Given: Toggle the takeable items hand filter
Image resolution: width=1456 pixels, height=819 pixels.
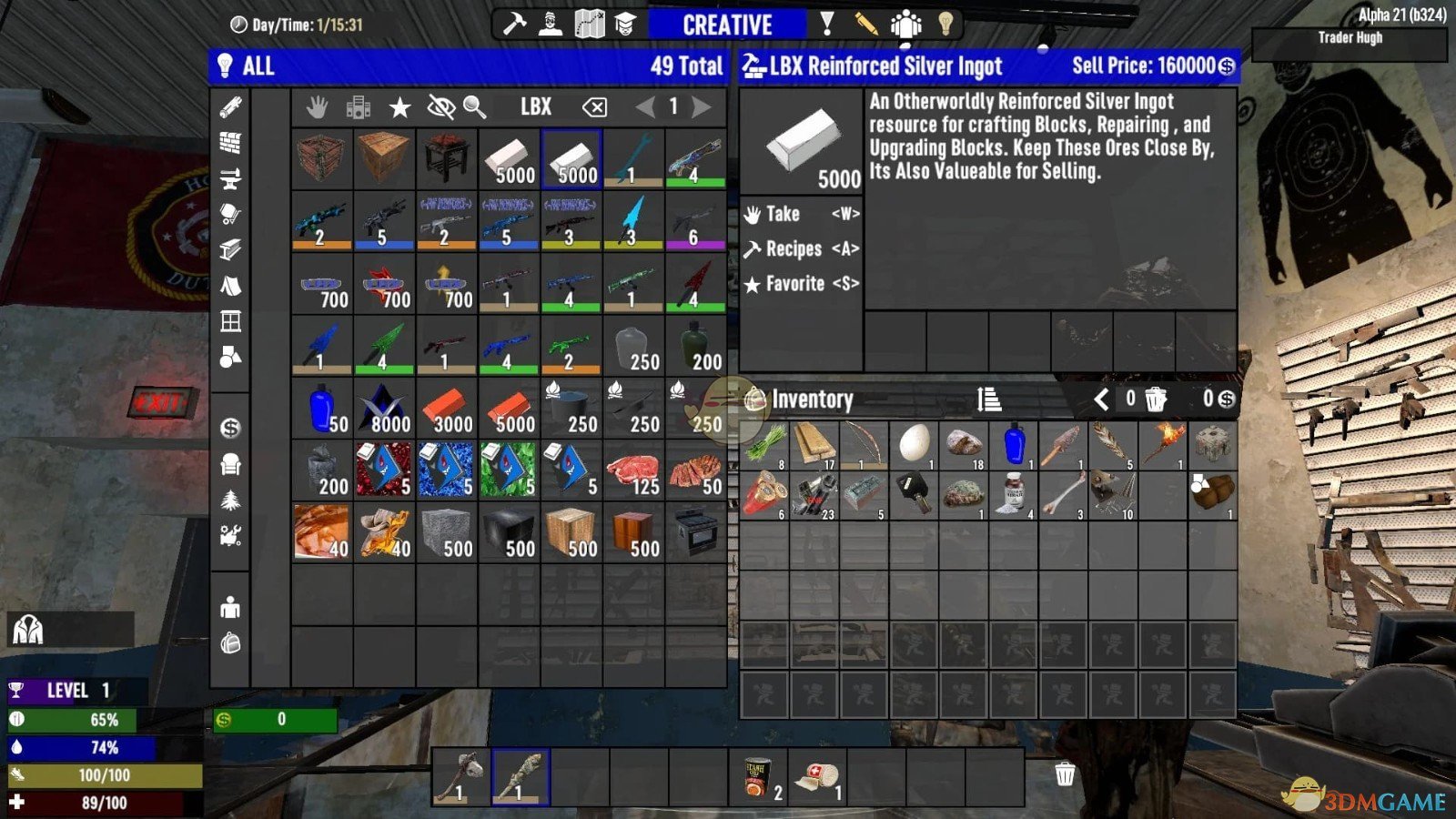Looking at the screenshot, I should tap(318, 106).
